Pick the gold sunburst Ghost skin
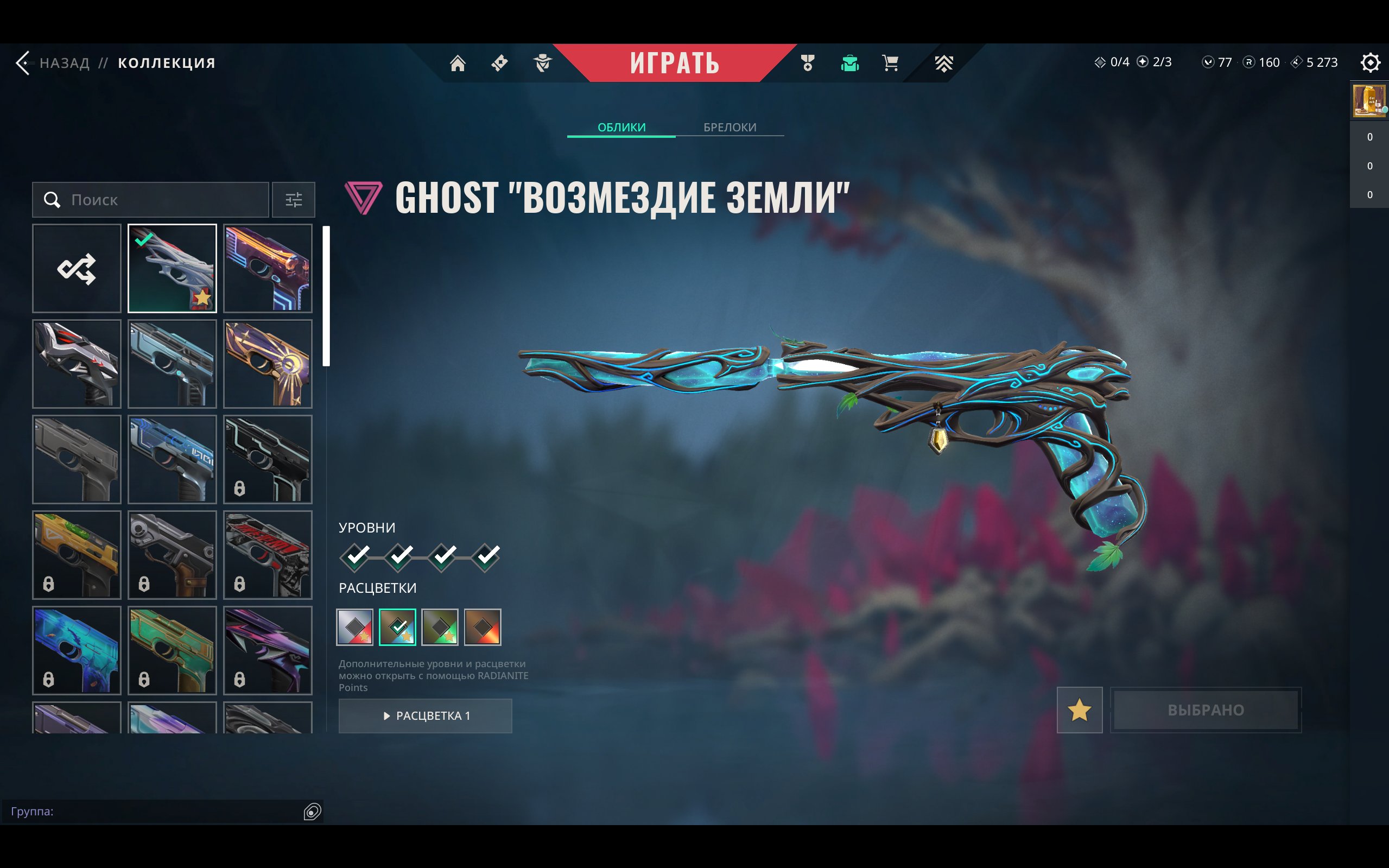Screen dimensions: 1389x868 click(268, 364)
